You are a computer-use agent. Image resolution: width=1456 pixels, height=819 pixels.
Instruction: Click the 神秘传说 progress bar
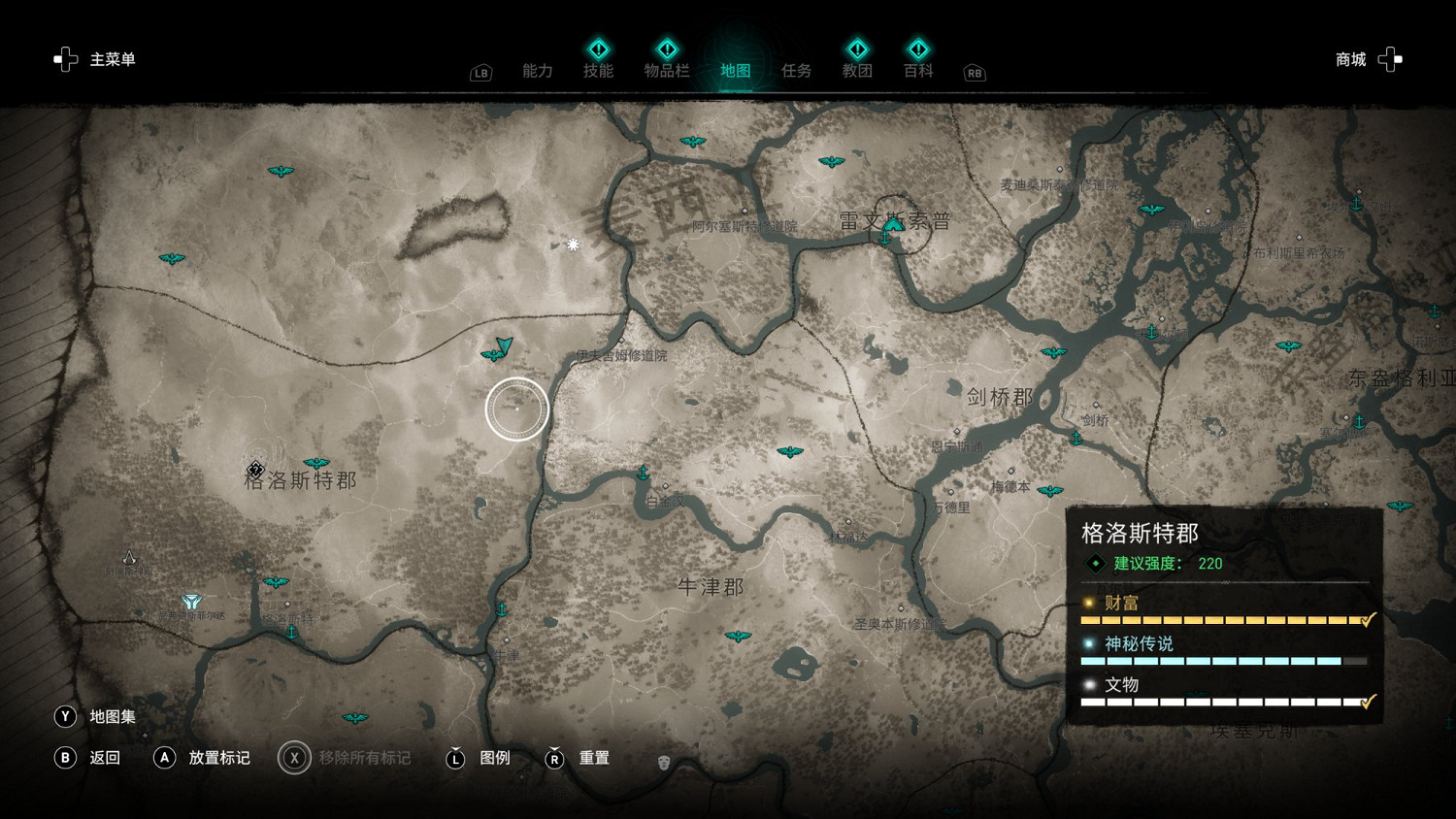tap(1223, 661)
